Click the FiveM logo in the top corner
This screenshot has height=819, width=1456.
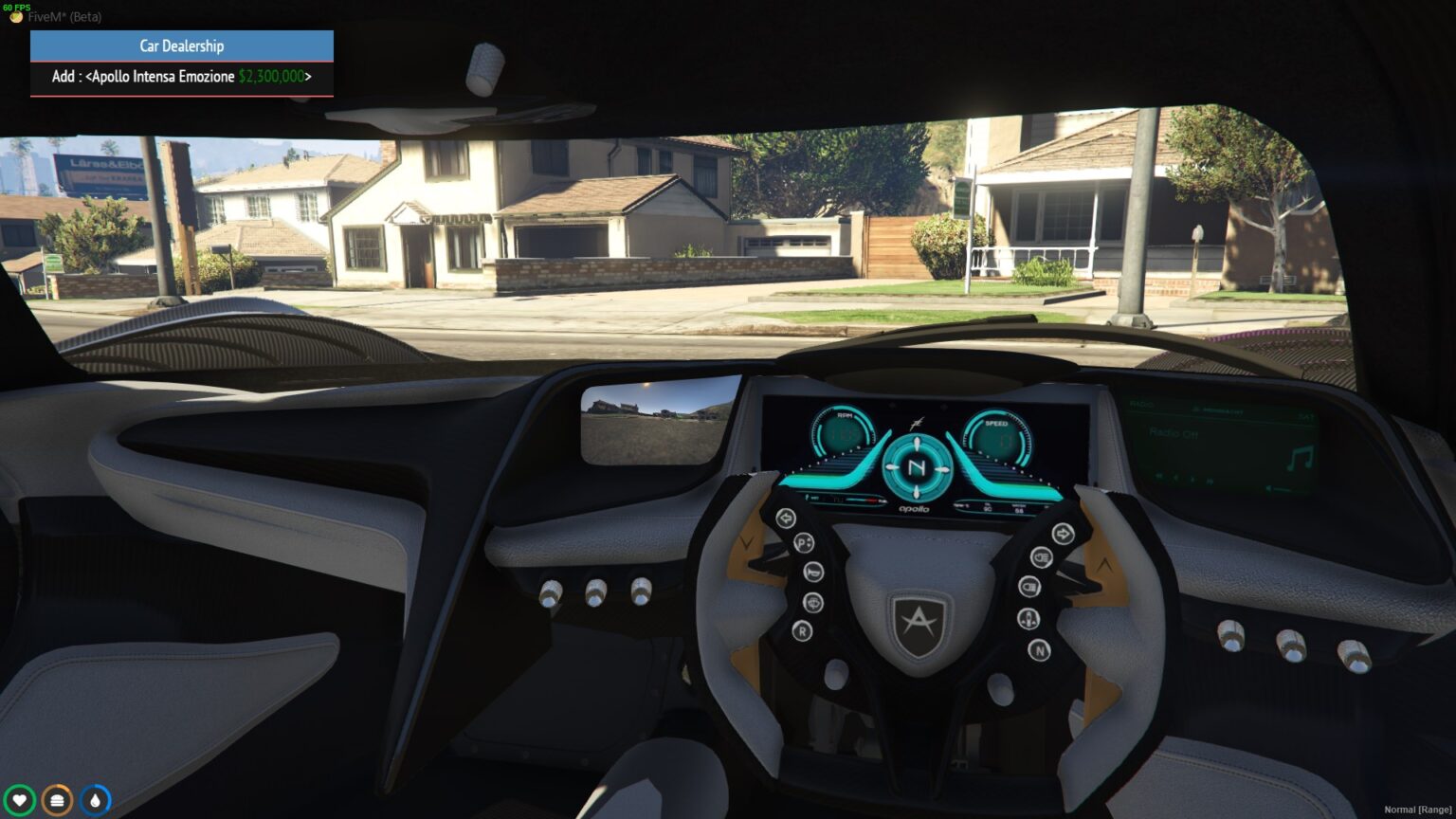(x=16, y=17)
